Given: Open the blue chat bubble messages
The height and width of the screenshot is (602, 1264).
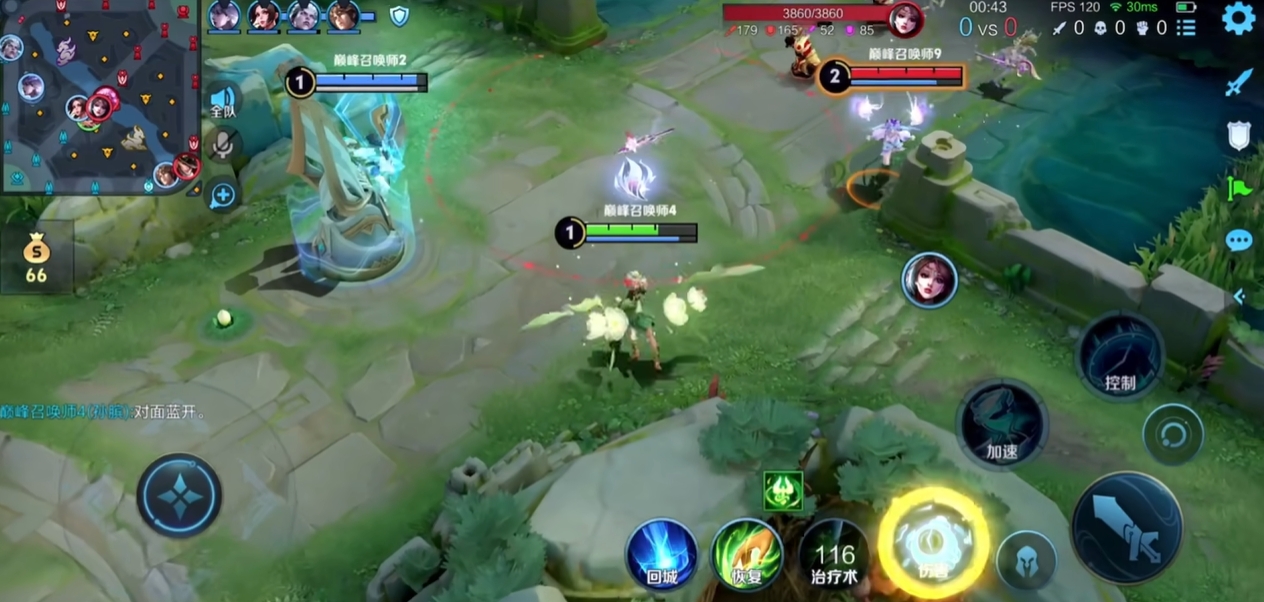Looking at the screenshot, I should pos(1239,241).
